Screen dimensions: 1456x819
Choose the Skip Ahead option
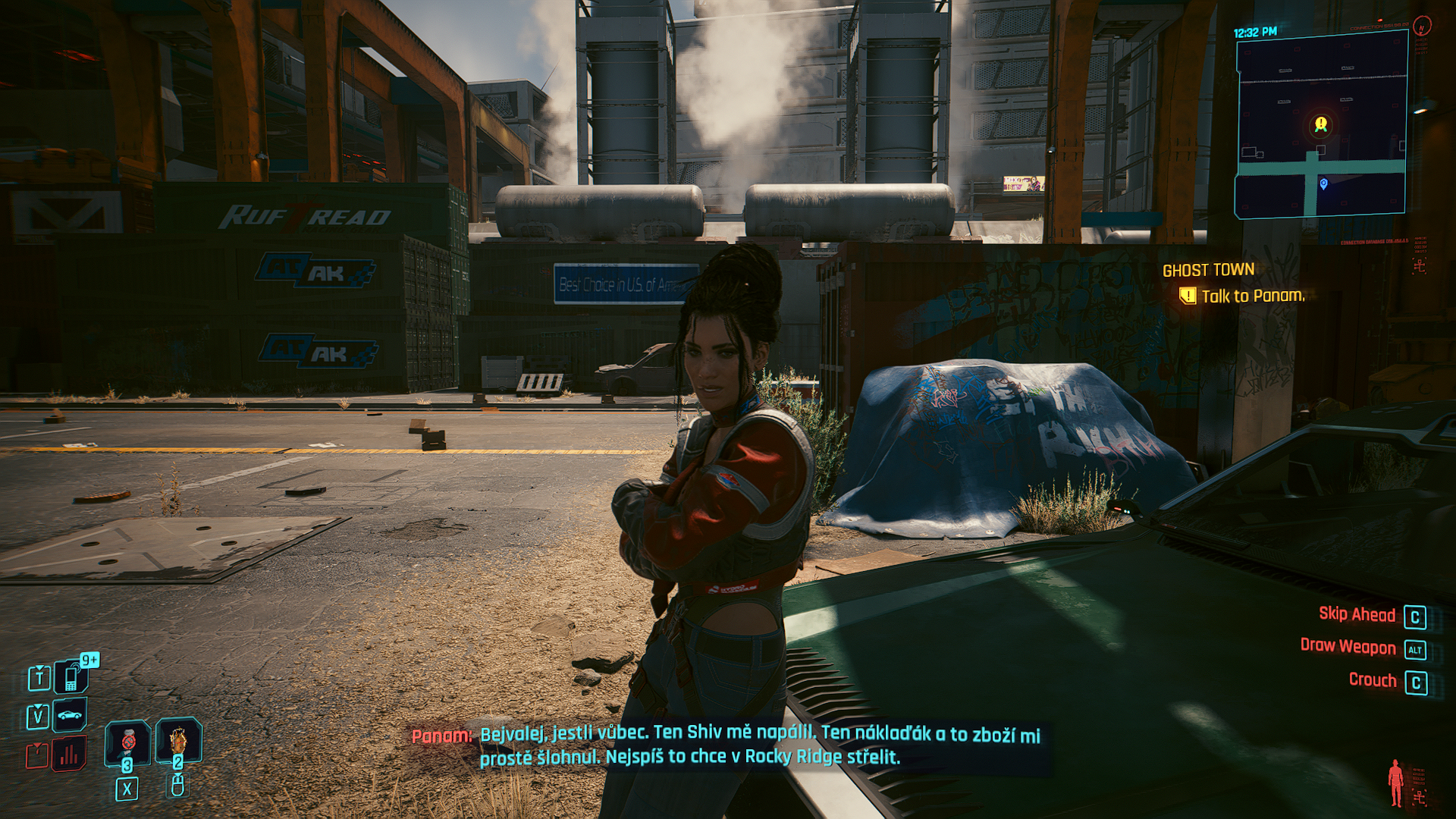(1357, 615)
